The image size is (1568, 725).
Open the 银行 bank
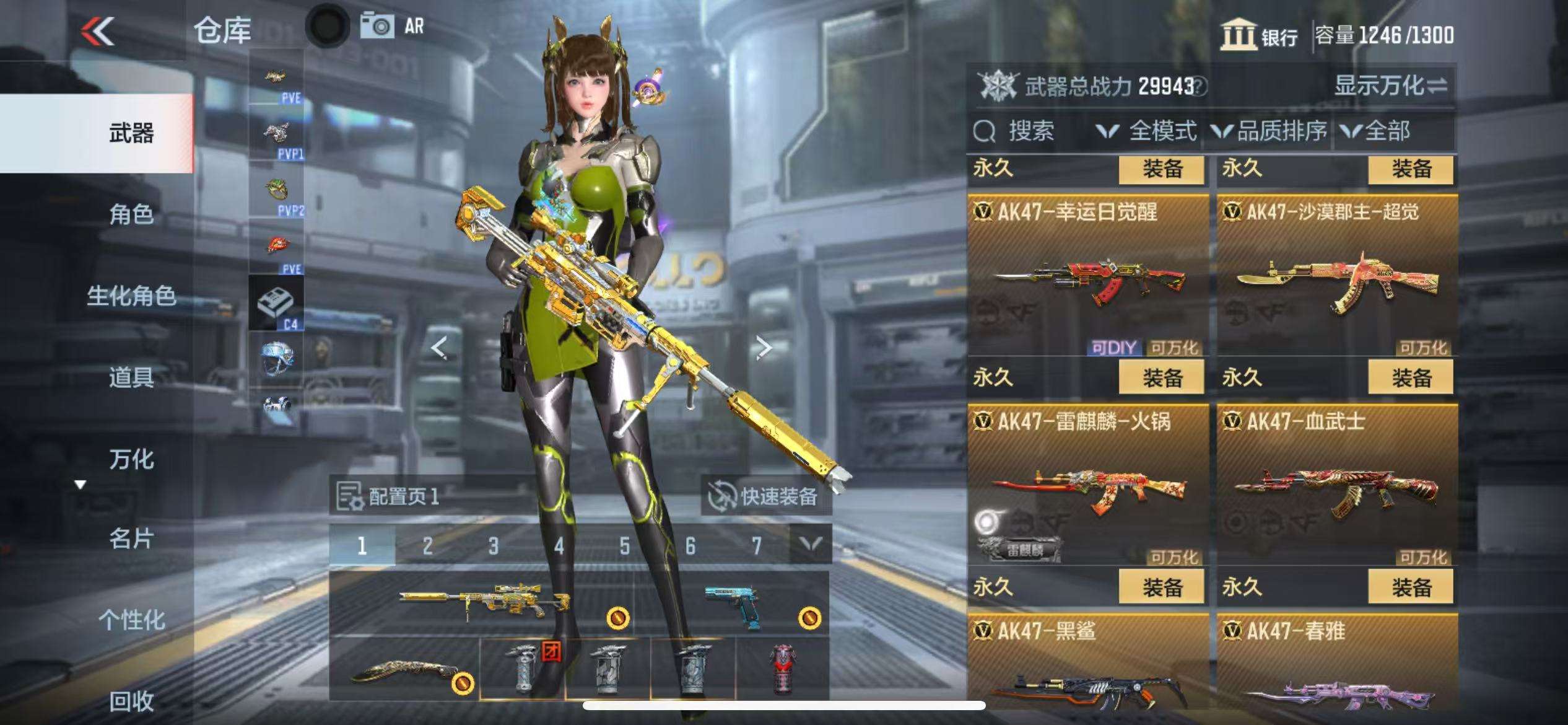[1259, 35]
